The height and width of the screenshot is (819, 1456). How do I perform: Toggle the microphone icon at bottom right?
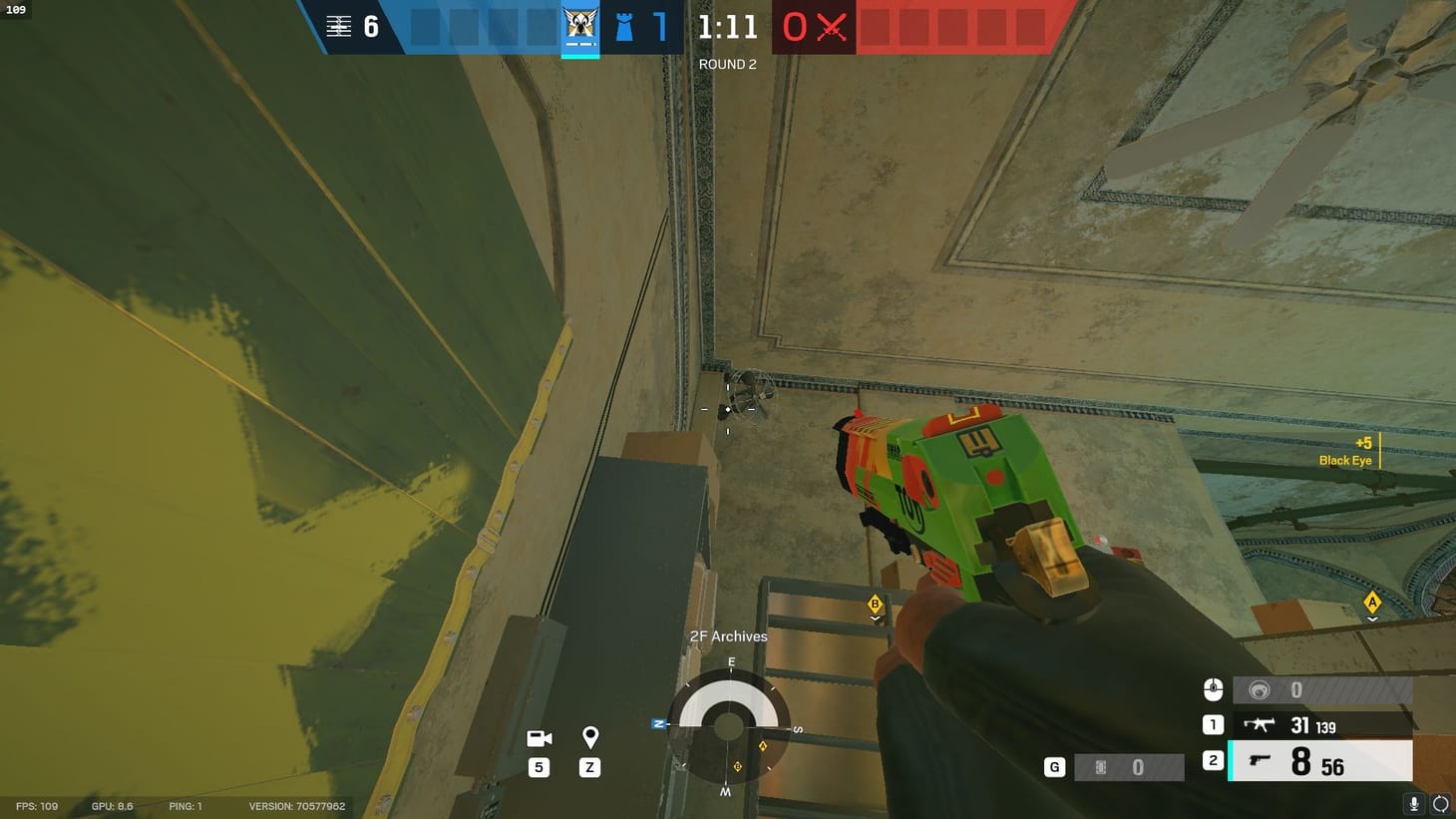[x=1412, y=803]
